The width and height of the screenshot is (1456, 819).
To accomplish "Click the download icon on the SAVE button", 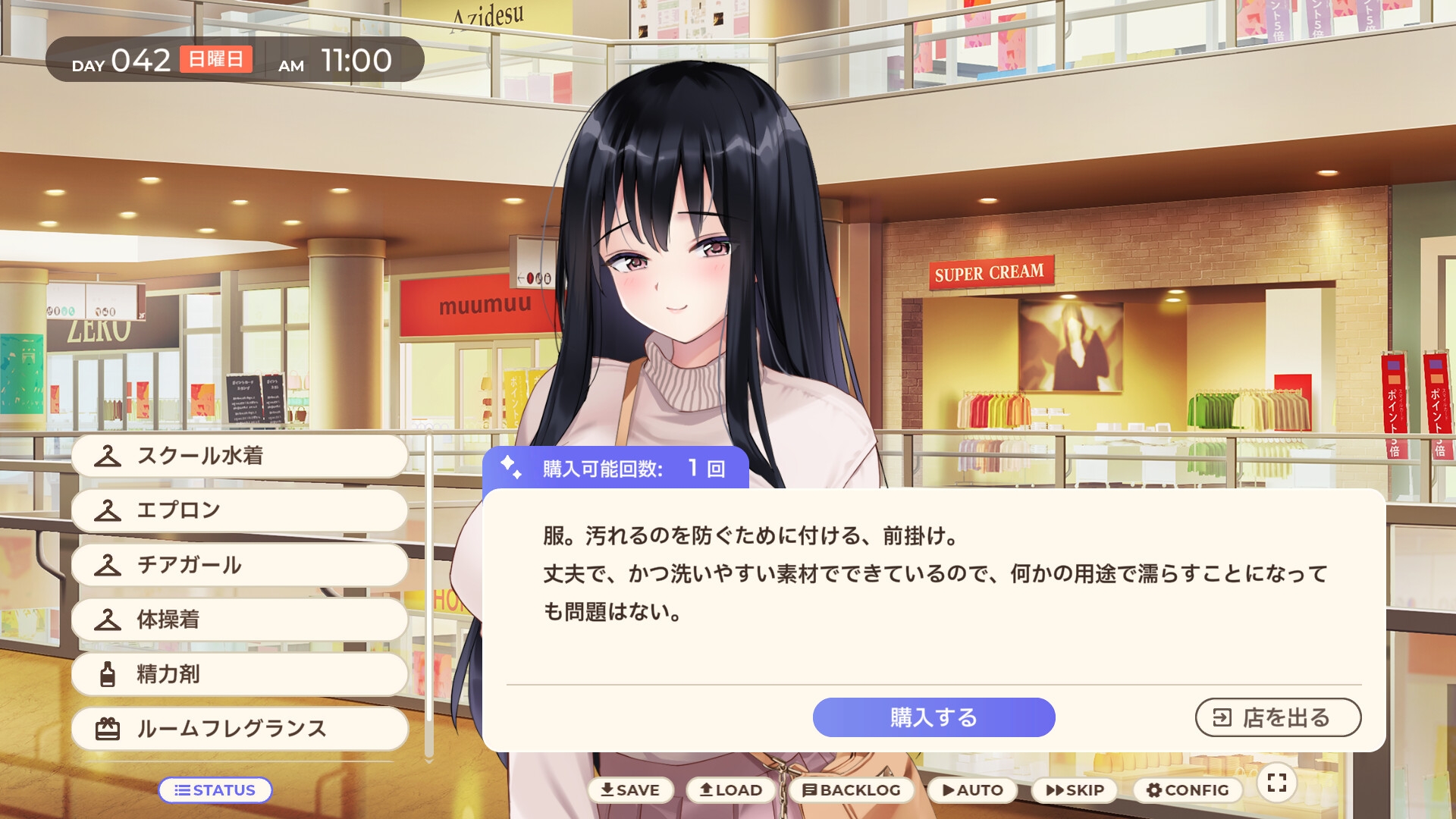I will pyautogui.click(x=607, y=789).
